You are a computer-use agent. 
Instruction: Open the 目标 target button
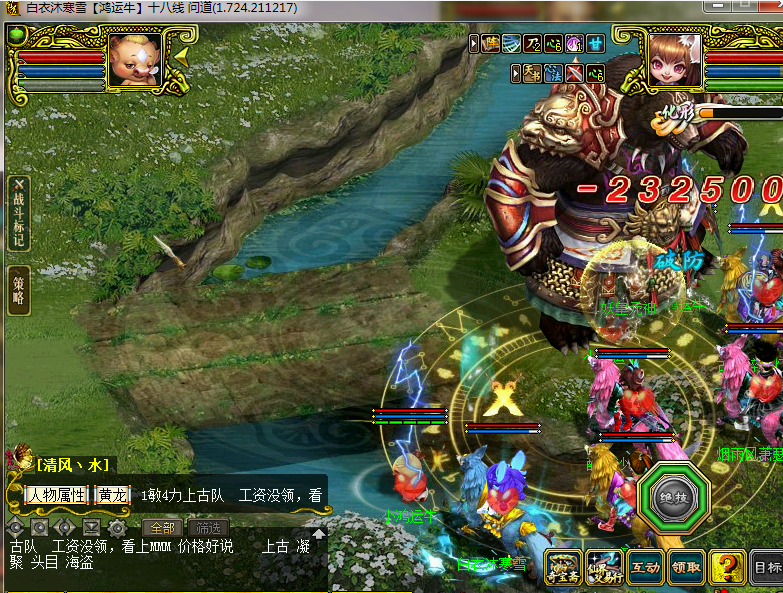767,568
